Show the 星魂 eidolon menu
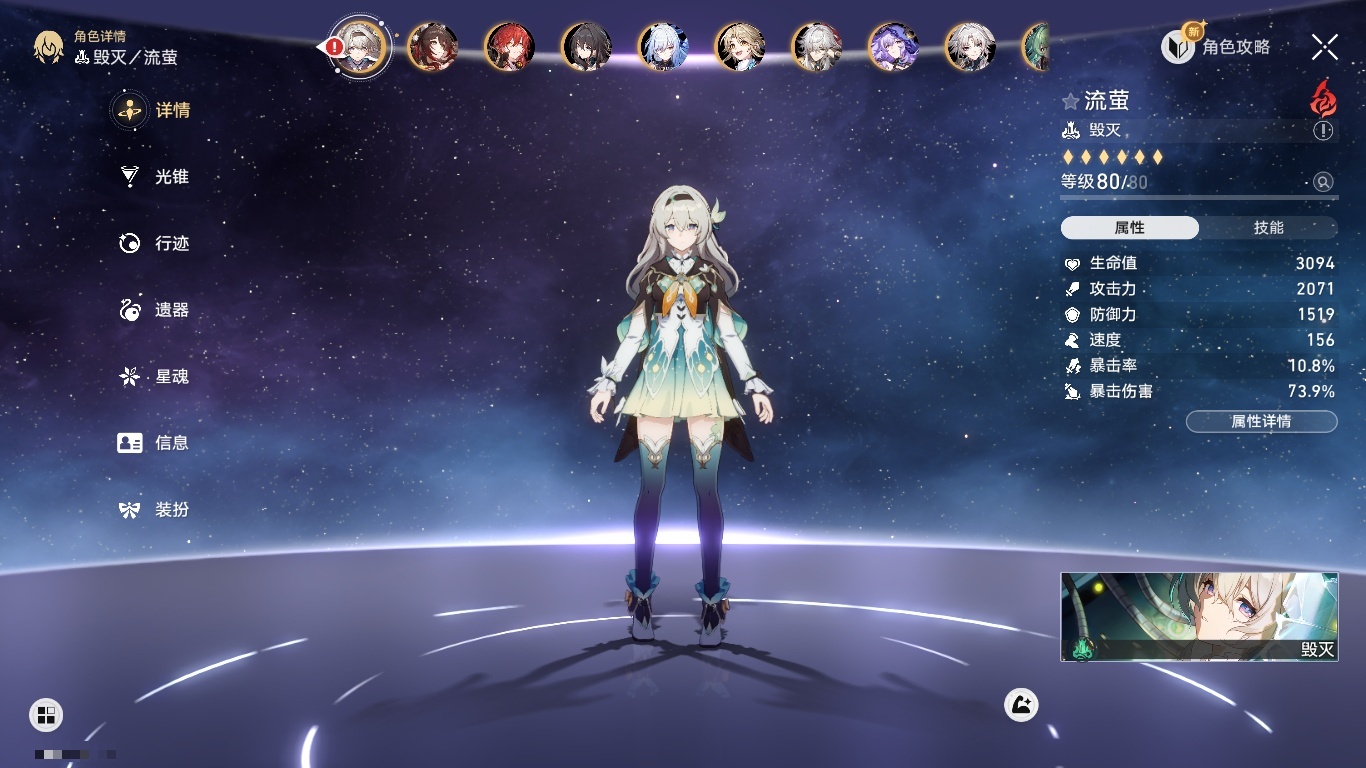The image size is (1366, 768). pos(155,377)
